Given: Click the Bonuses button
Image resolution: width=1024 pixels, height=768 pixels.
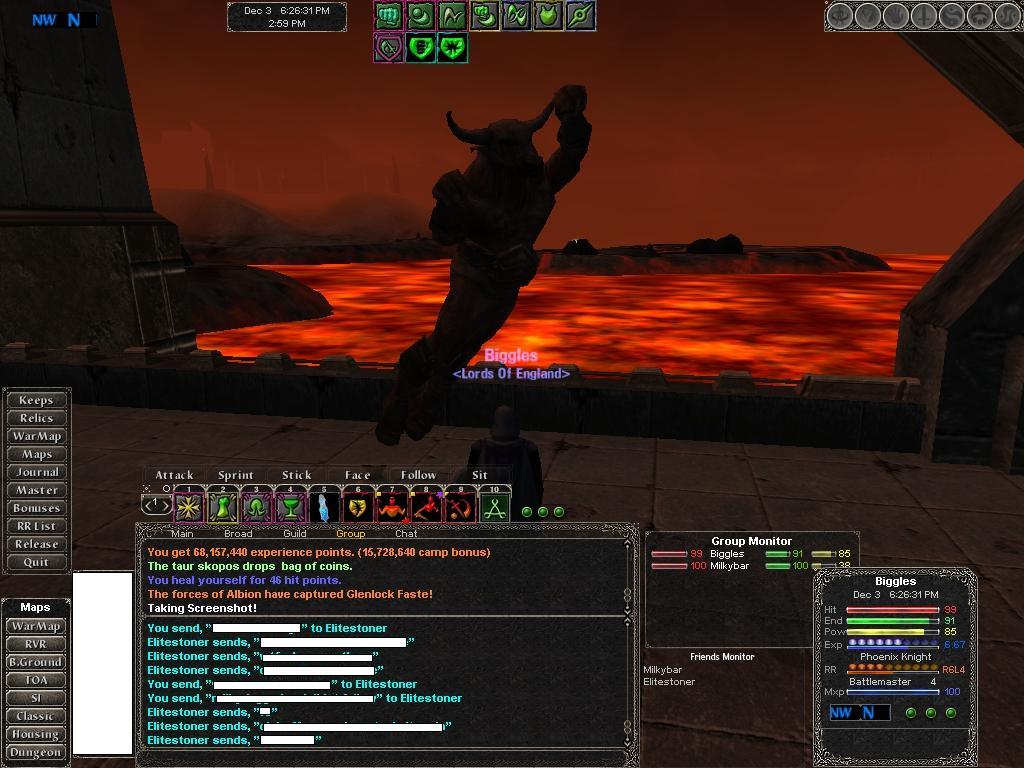Looking at the screenshot, I should tap(37, 508).
